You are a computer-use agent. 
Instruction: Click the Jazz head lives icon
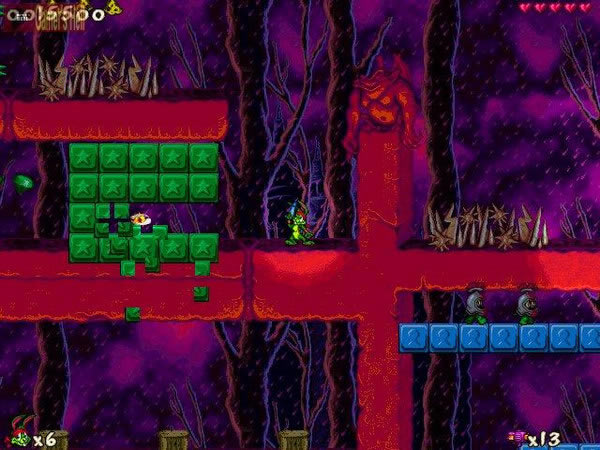click(x=17, y=436)
